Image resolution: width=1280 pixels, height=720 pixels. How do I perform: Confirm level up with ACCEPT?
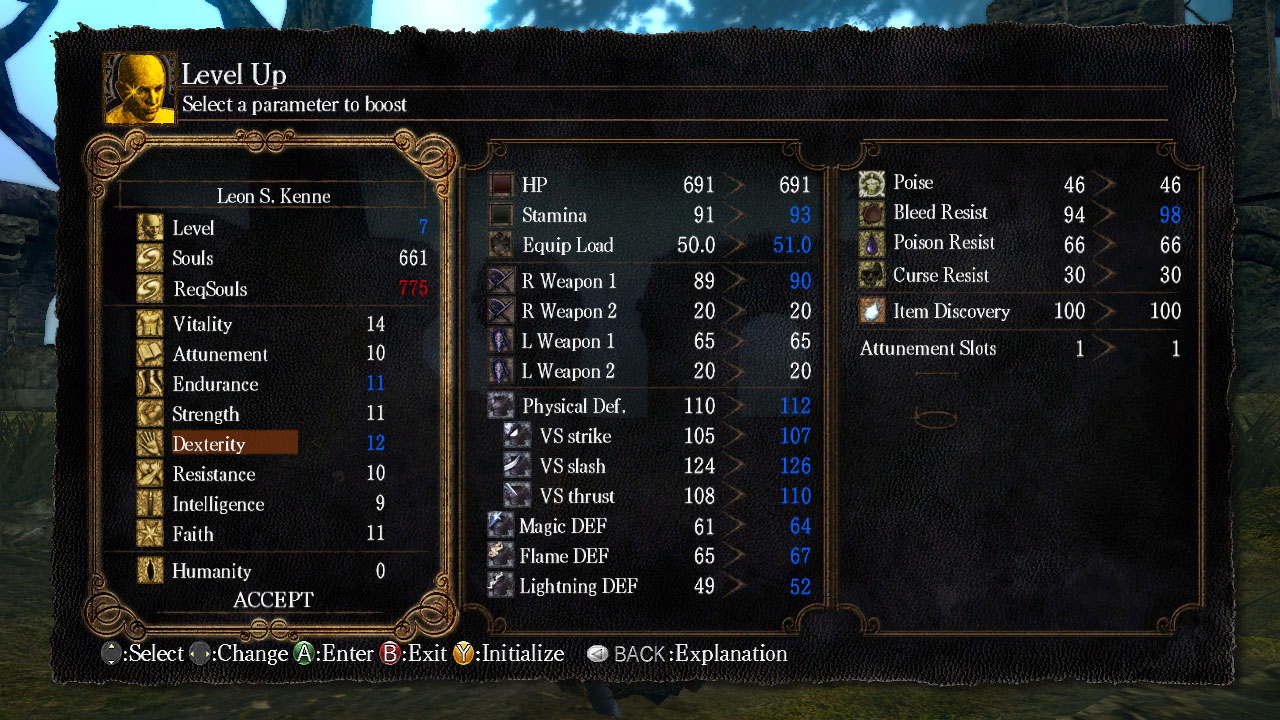coord(273,600)
